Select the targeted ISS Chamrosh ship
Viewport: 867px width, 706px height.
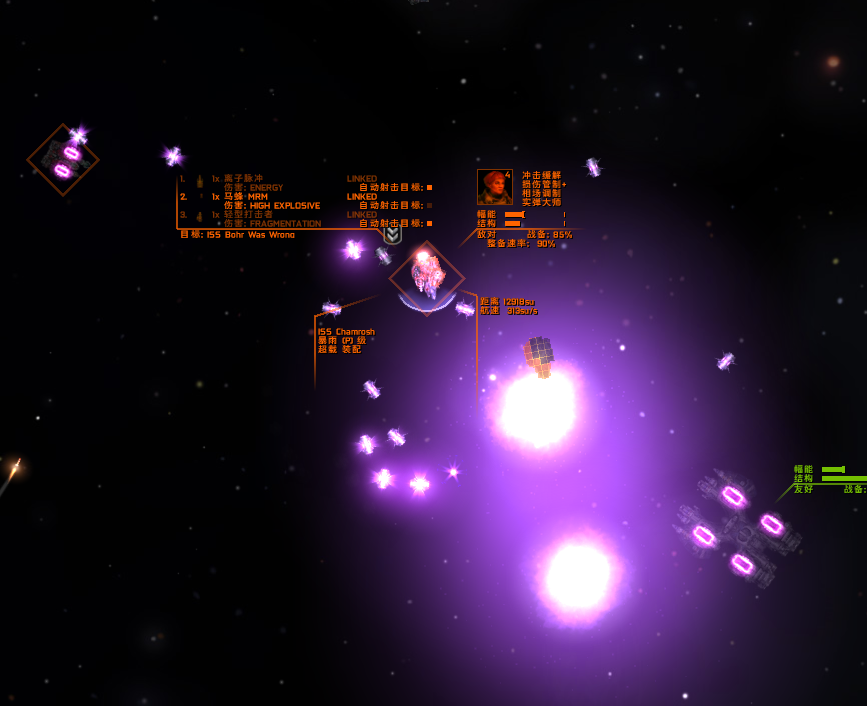(427, 277)
